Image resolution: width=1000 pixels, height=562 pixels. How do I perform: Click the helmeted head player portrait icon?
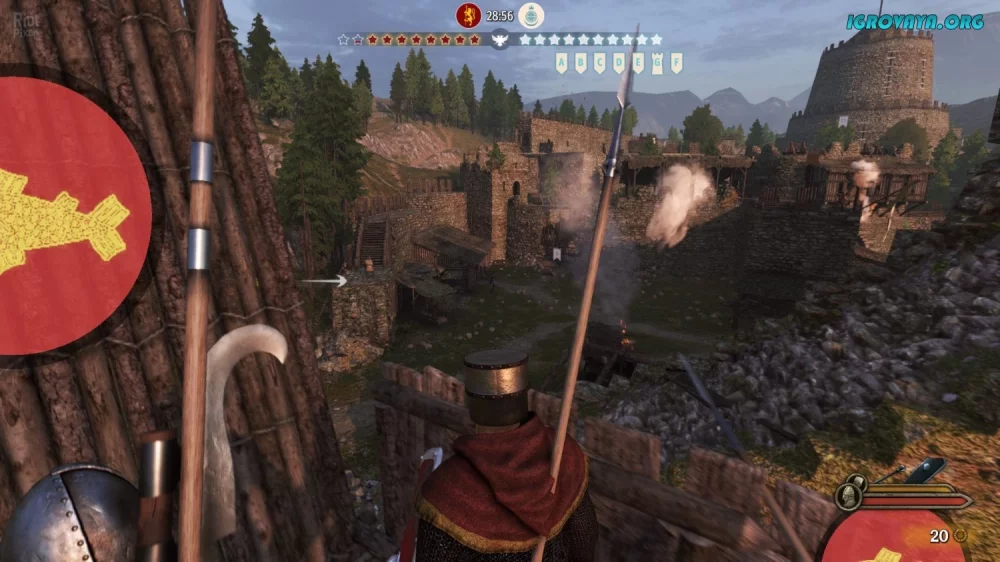[x=848, y=497]
